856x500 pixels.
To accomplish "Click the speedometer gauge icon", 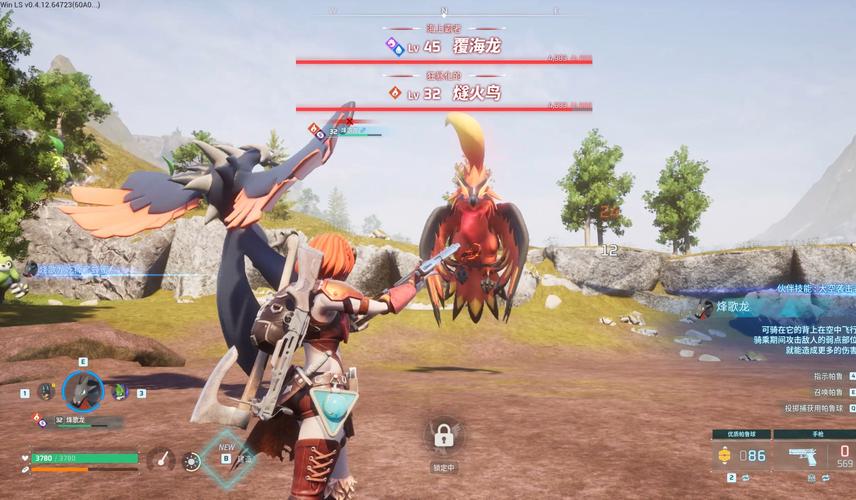I will coord(161,460).
